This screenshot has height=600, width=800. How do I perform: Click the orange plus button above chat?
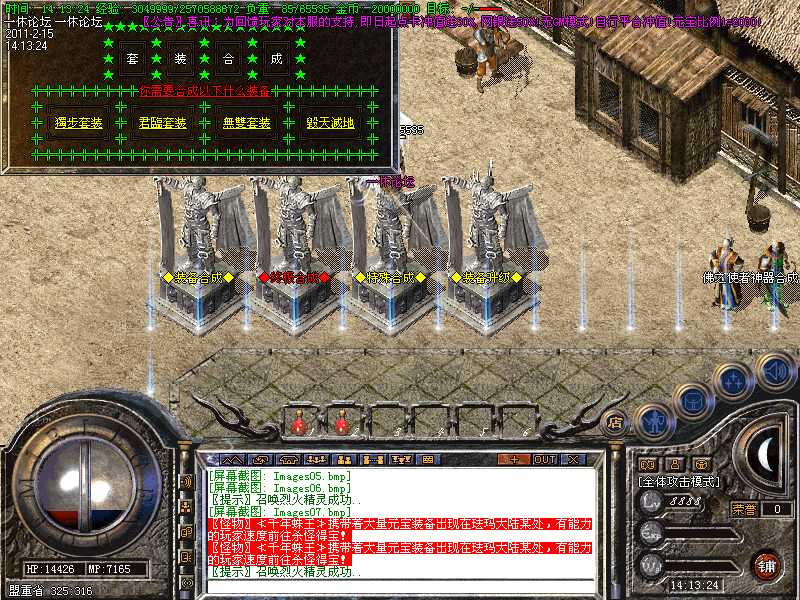pos(514,460)
